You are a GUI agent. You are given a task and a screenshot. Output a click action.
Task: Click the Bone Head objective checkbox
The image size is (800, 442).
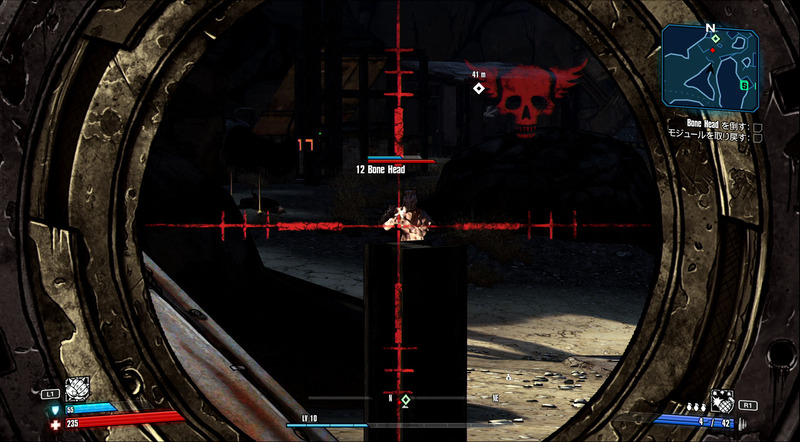[757, 127]
